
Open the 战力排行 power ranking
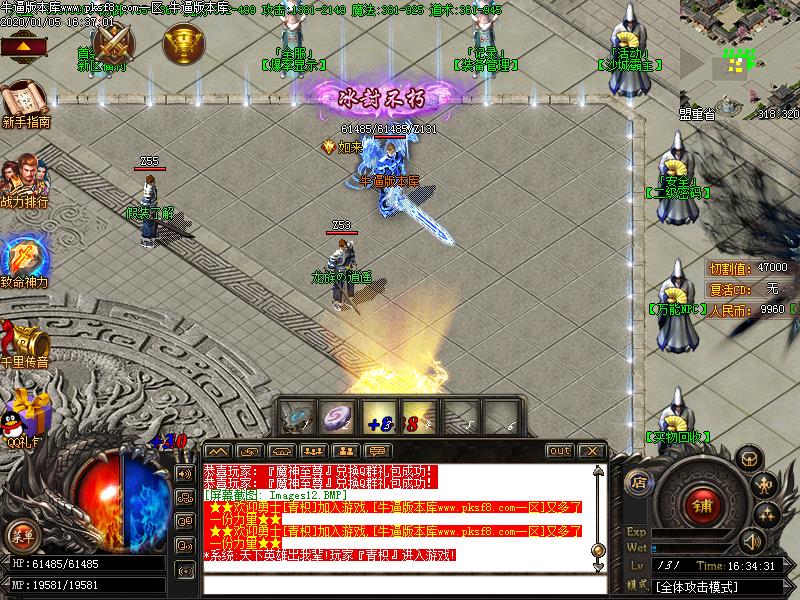pos(24,180)
